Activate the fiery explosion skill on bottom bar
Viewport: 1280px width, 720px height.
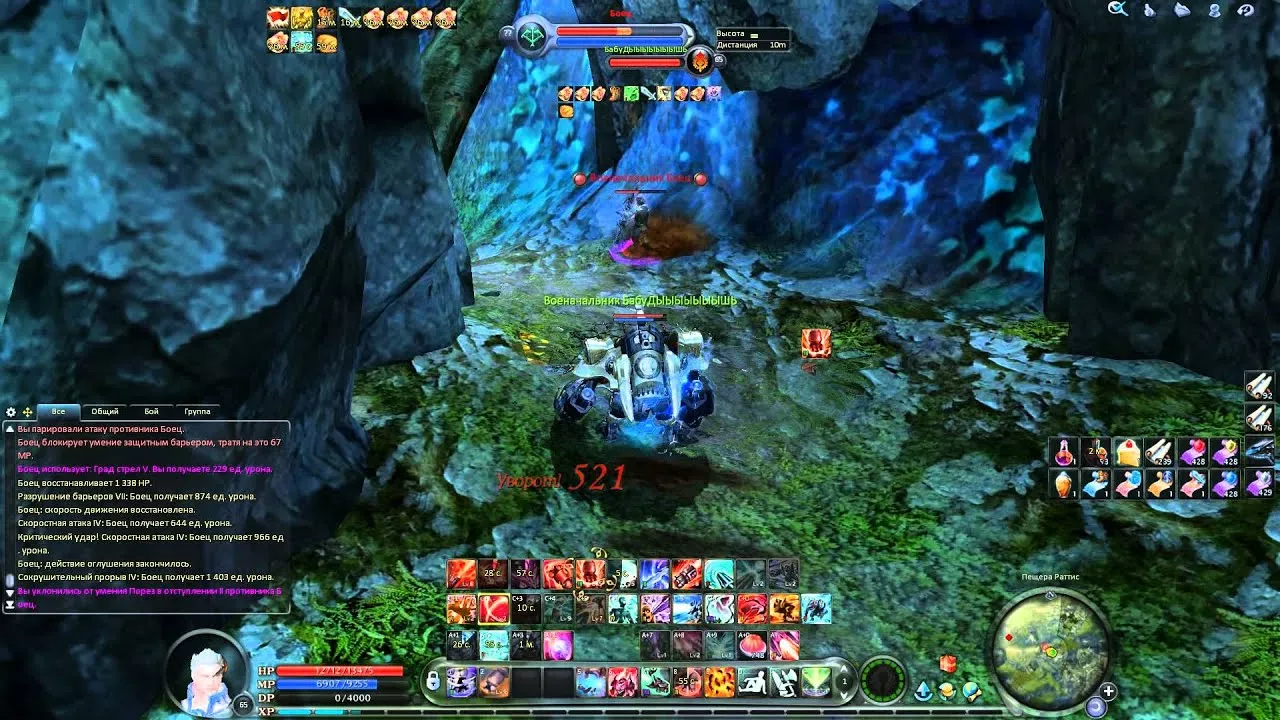coord(719,682)
